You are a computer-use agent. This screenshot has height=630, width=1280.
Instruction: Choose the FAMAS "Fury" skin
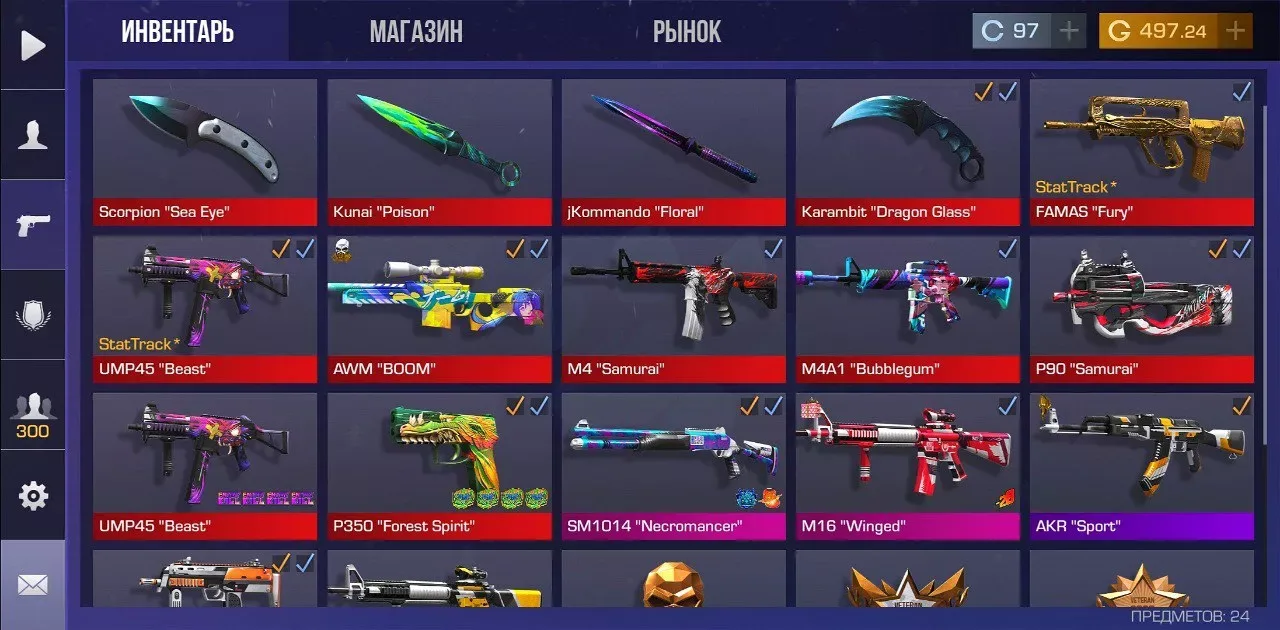point(1141,152)
